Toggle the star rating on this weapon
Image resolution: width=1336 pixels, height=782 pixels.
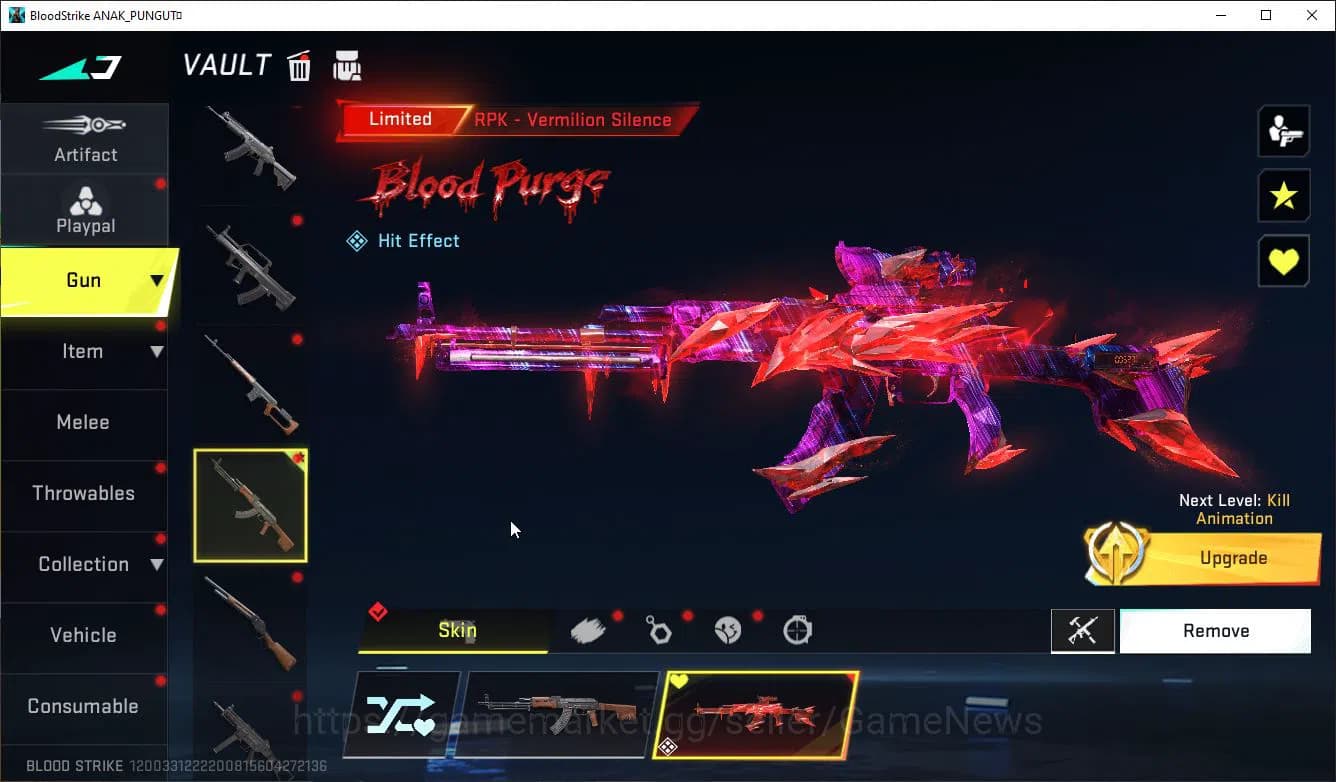(x=1284, y=196)
